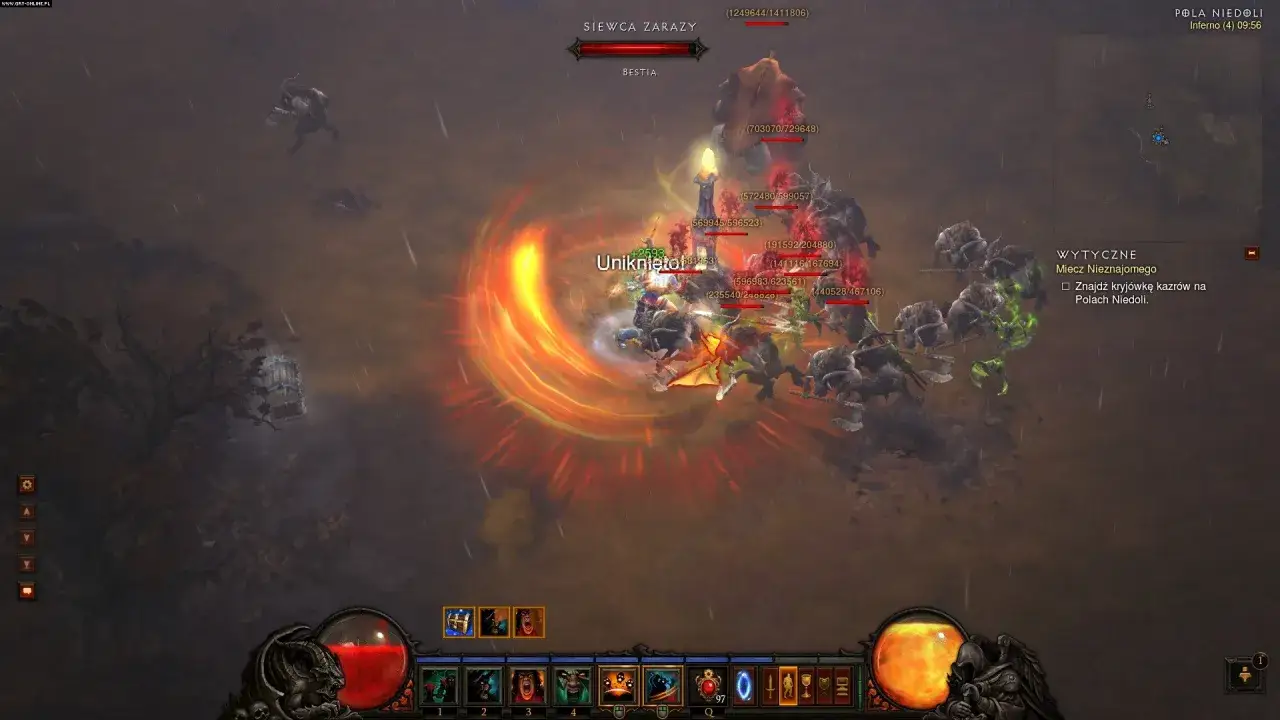Open quest details via "Miecz Nieznajomego" link
Viewport: 1280px width, 720px height.
click(1108, 269)
